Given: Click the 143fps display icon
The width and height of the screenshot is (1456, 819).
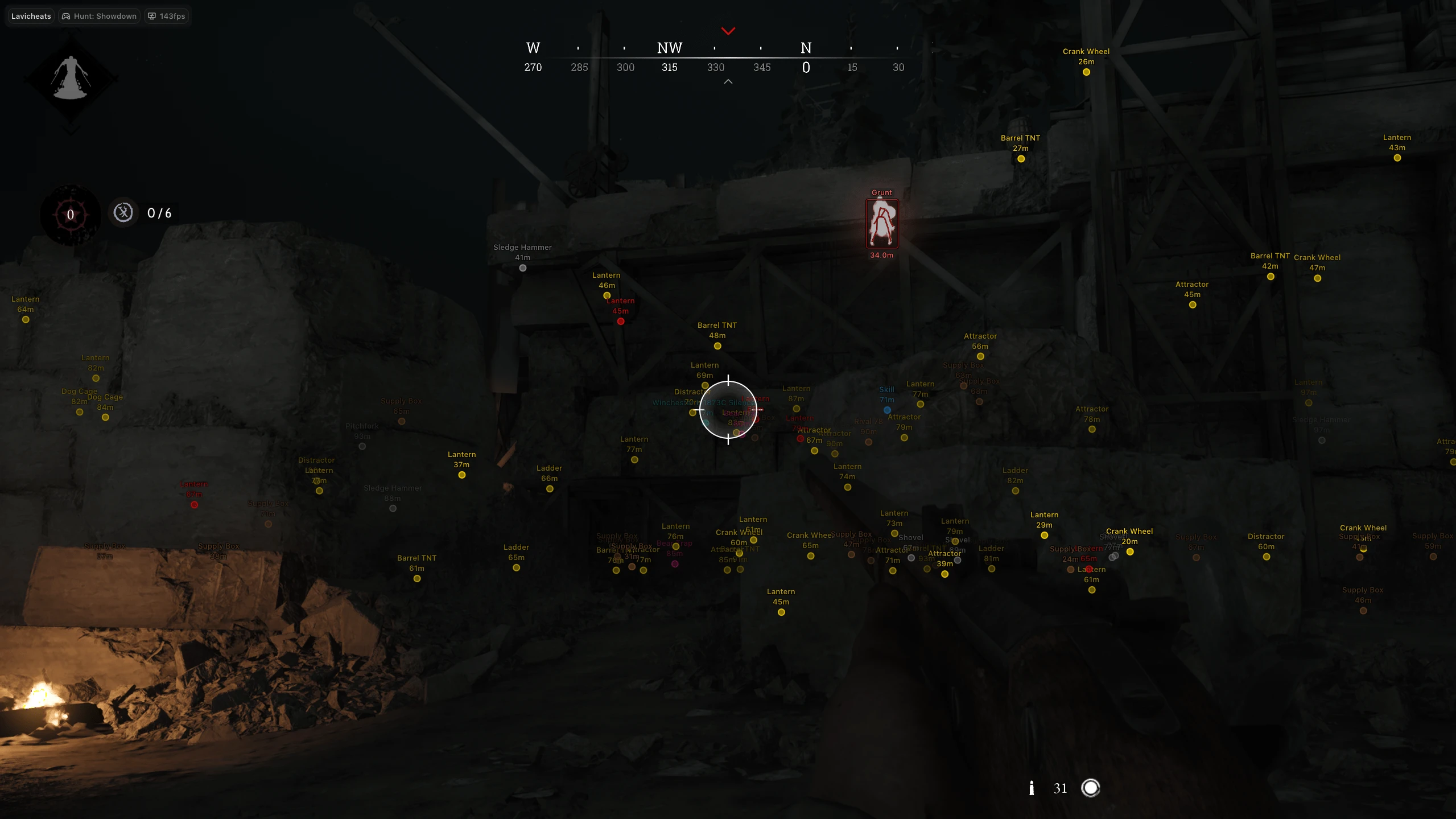Looking at the screenshot, I should (151, 15).
